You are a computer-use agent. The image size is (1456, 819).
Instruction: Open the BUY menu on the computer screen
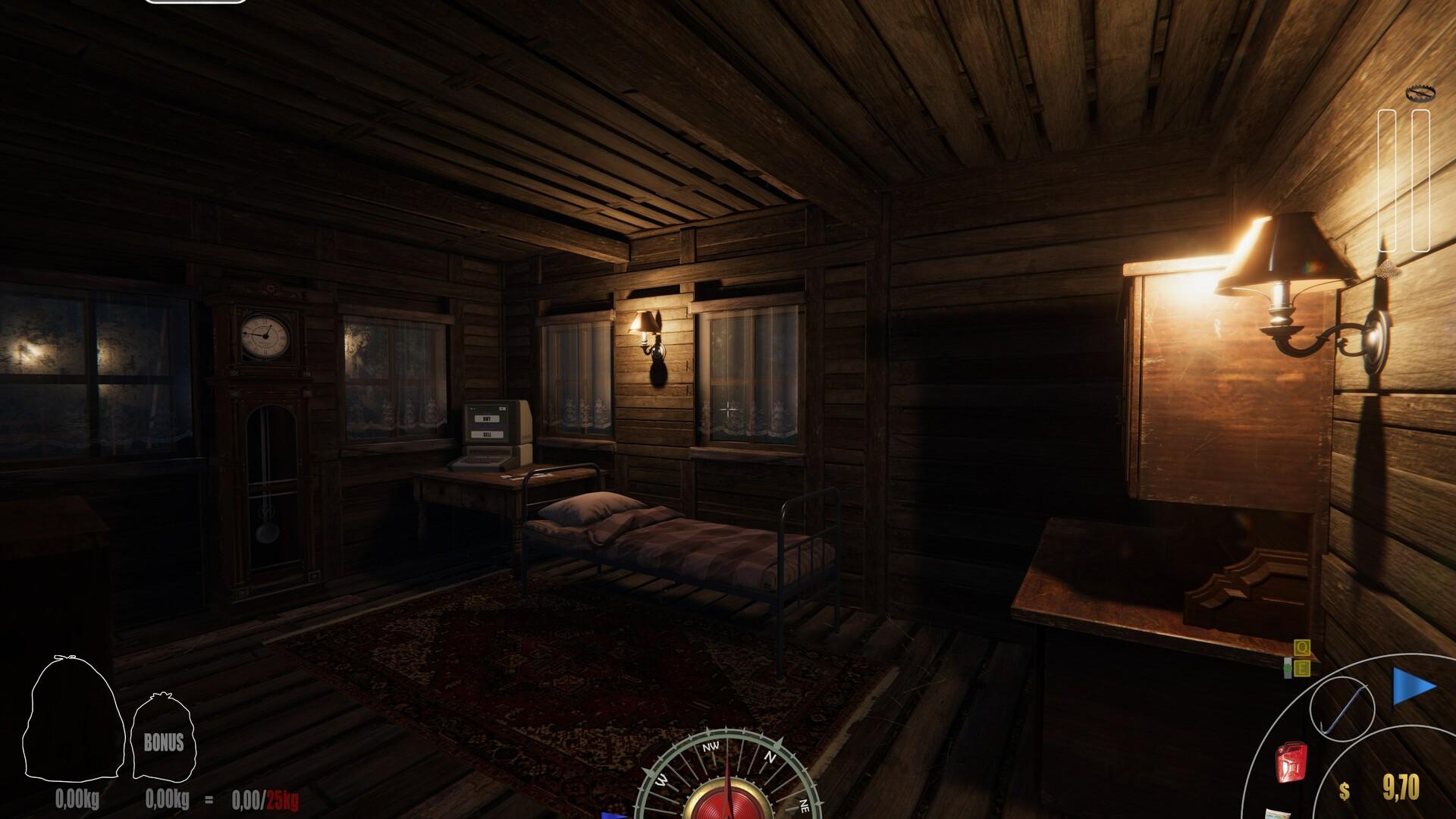tap(487, 419)
